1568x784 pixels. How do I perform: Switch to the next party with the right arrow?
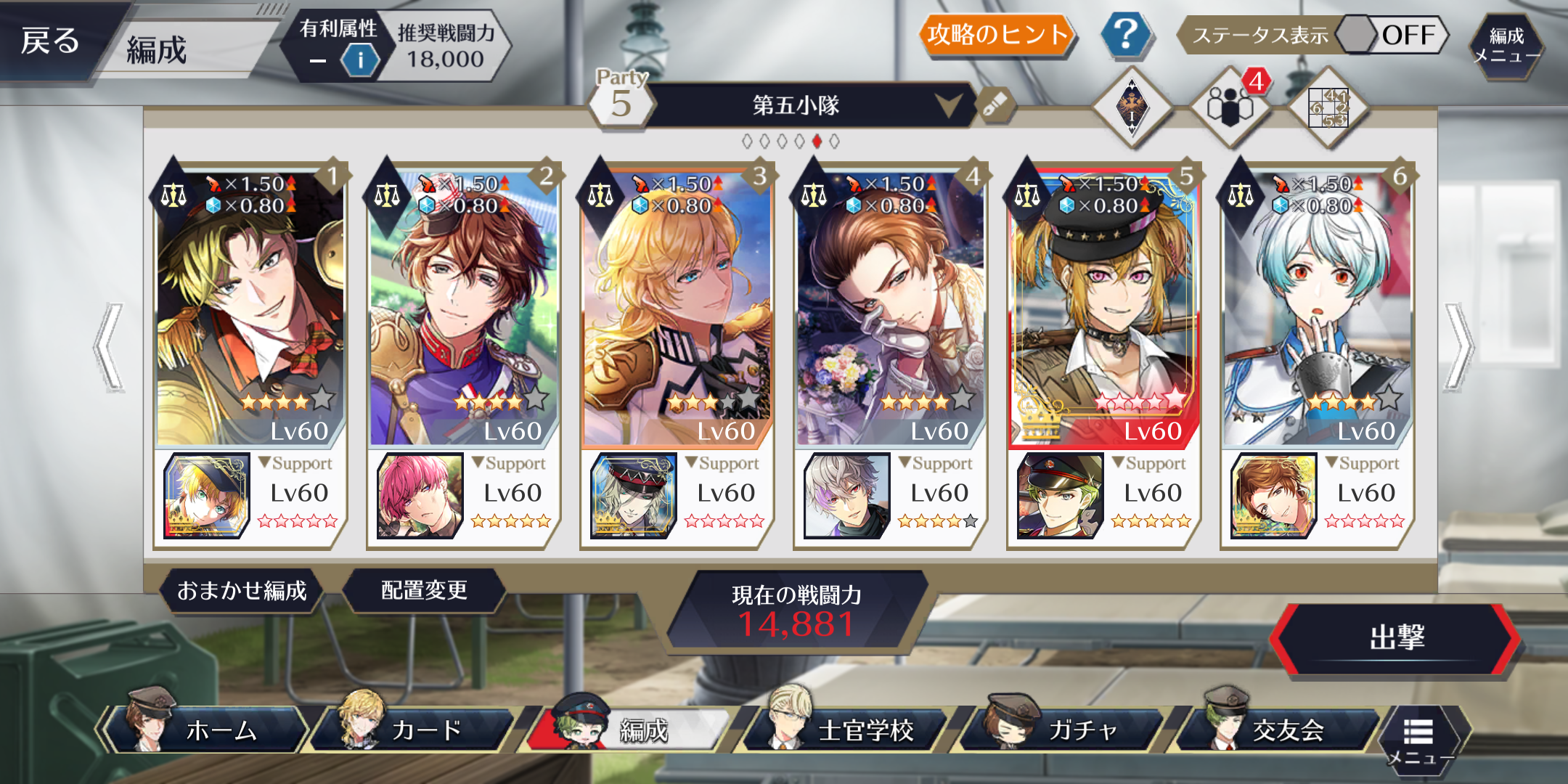tap(1458, 347)
